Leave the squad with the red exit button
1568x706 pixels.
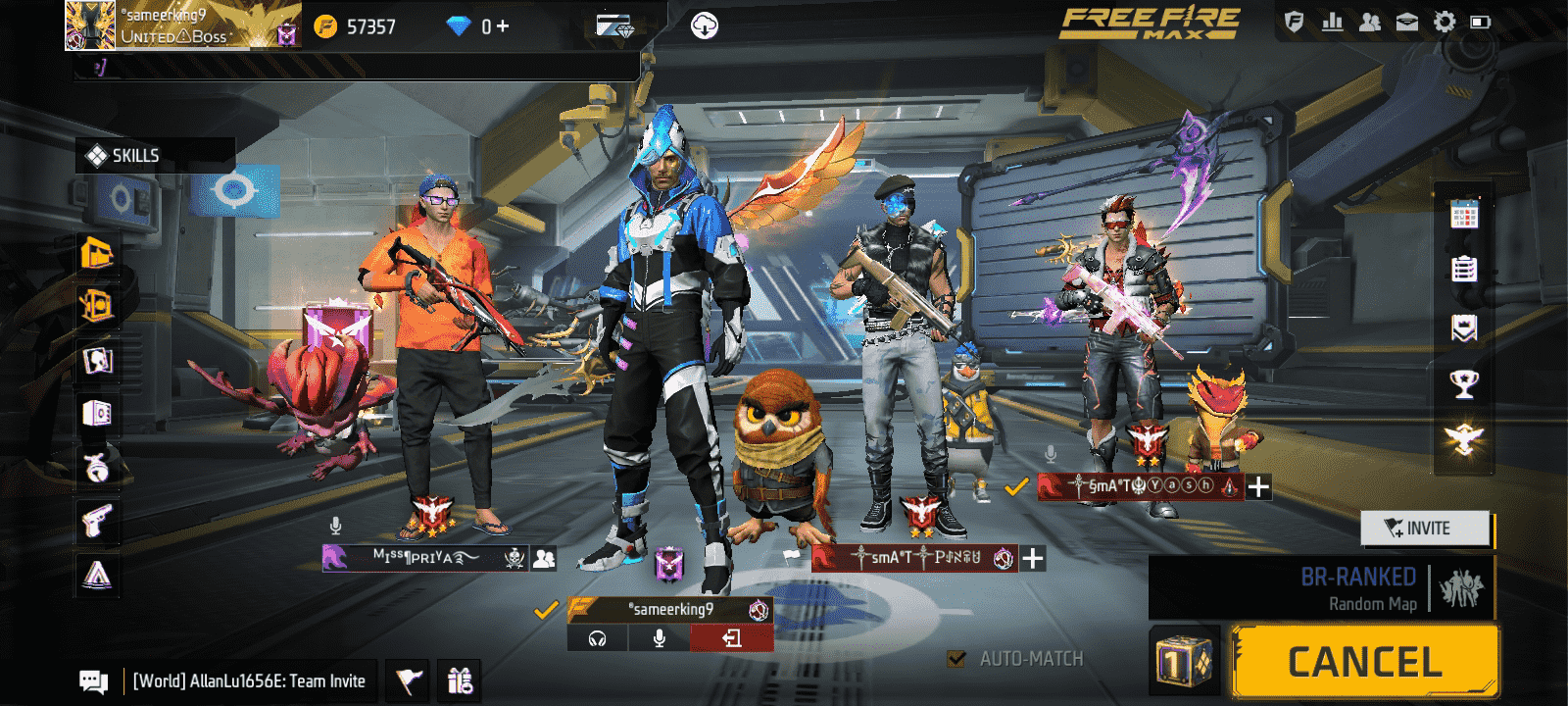pos(731,638)
